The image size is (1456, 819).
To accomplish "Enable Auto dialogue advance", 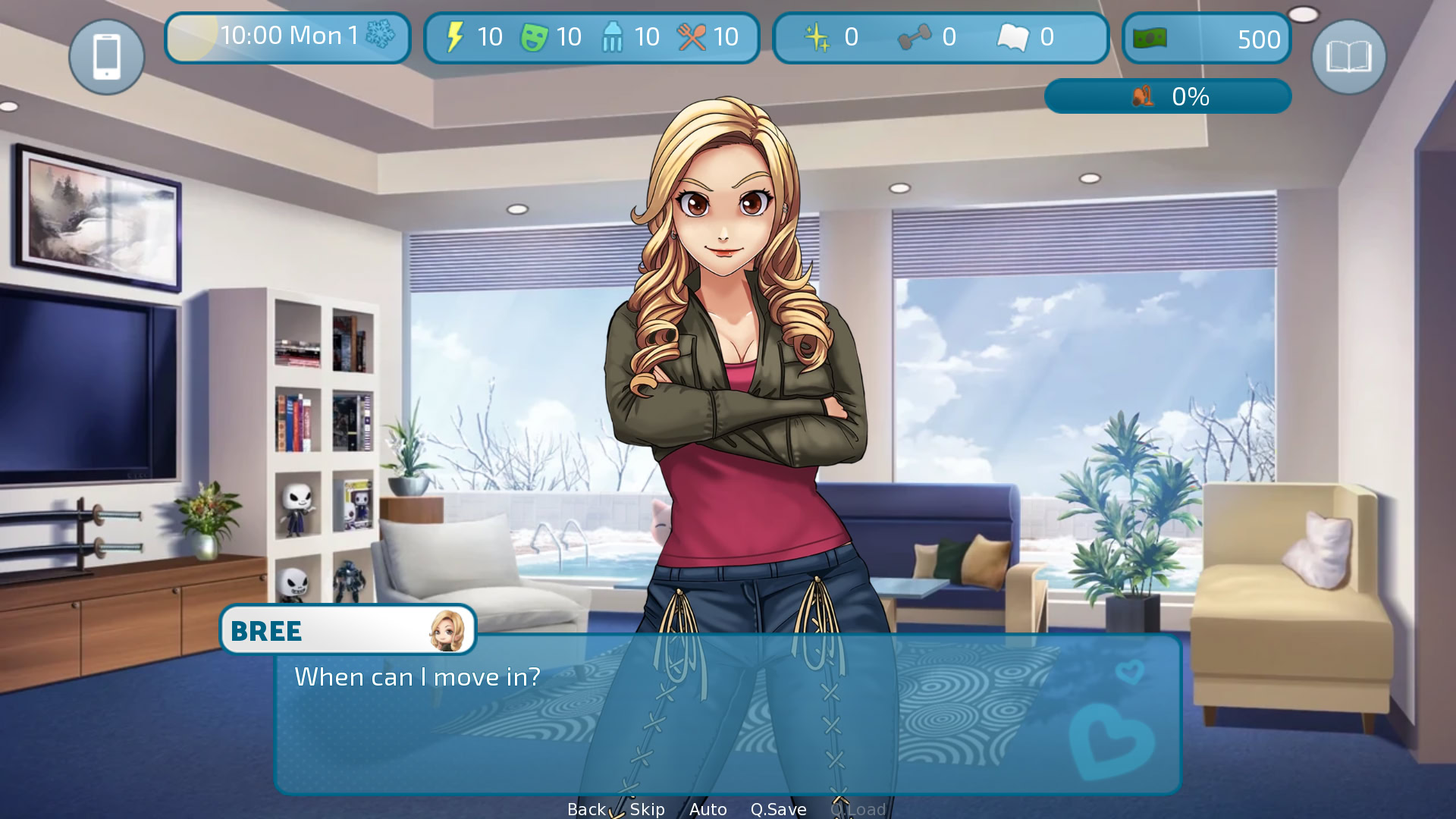I will click(708, 809).
